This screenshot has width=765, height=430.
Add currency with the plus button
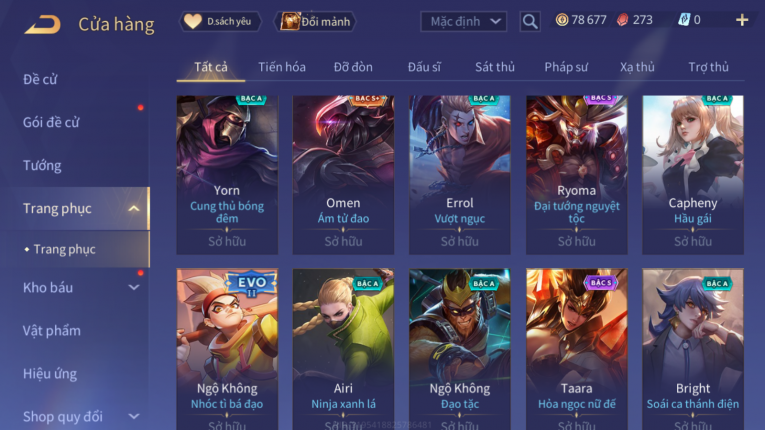[741, 20]
